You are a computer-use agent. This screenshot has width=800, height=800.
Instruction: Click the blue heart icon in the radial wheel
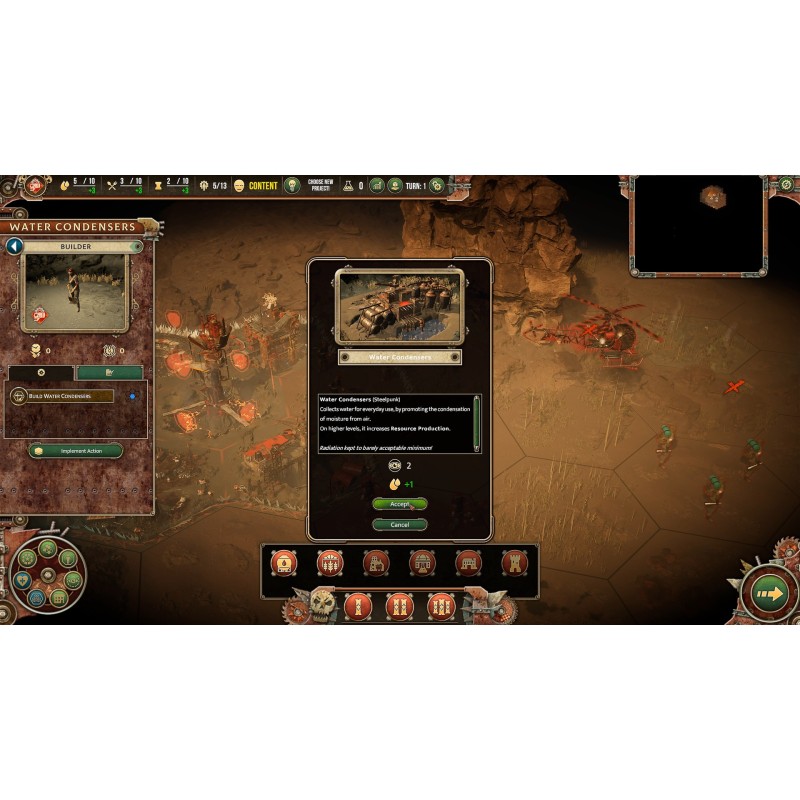tap(21, 578)
